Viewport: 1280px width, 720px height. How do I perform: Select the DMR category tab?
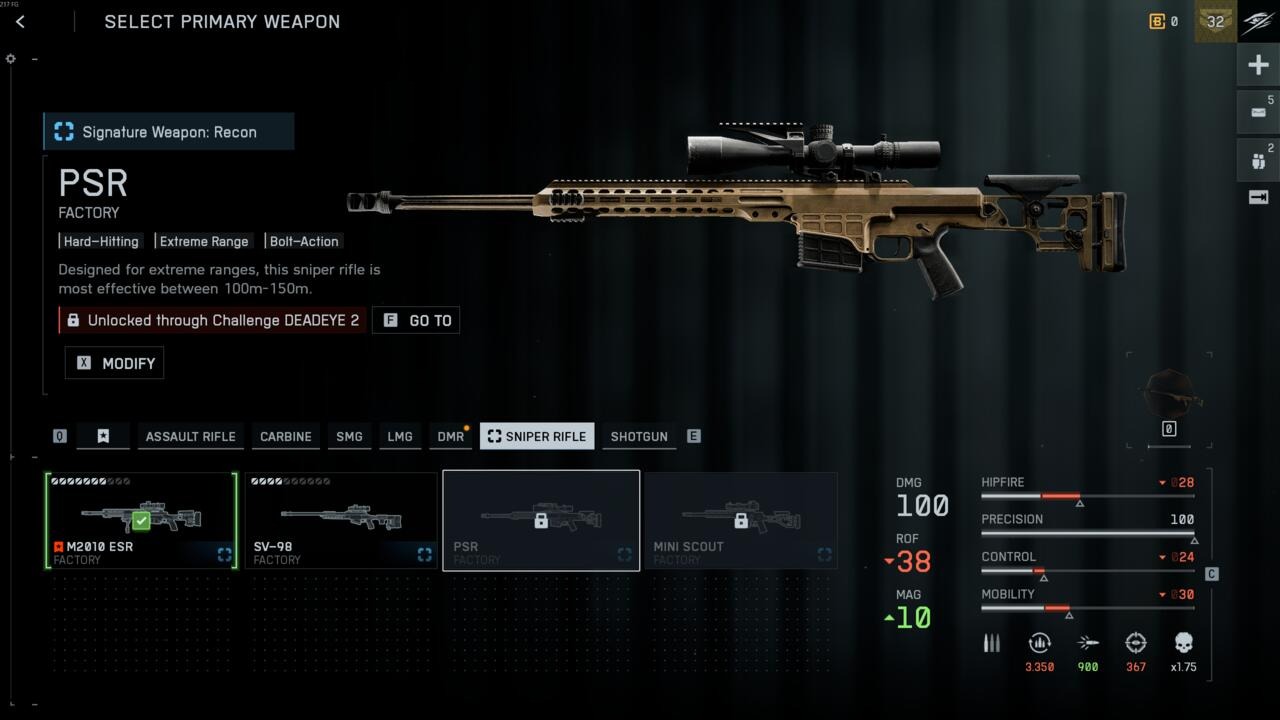tap(450, 437)
